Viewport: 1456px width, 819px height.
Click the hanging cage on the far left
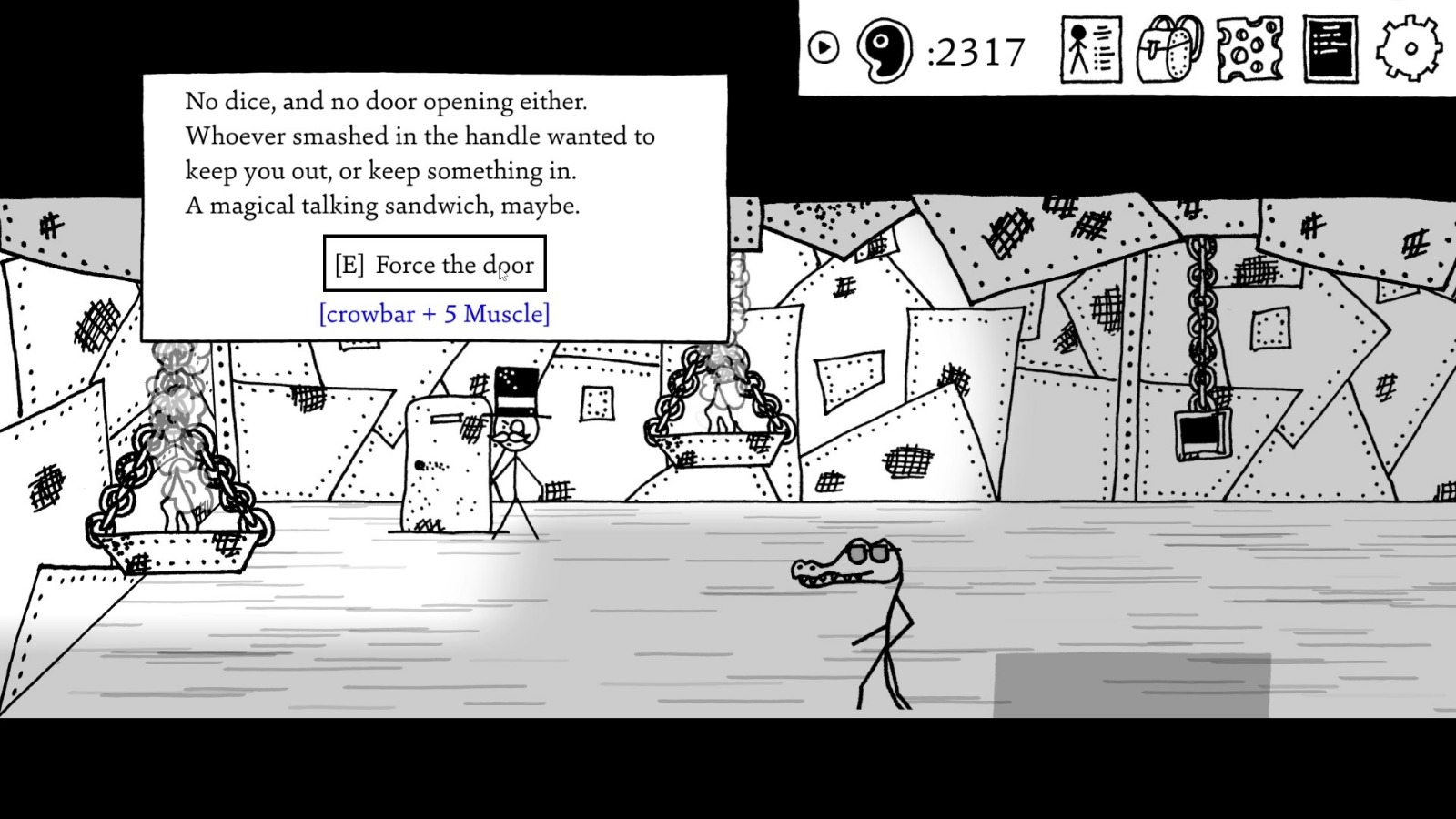pyautogui.click(x=177, y=510)
